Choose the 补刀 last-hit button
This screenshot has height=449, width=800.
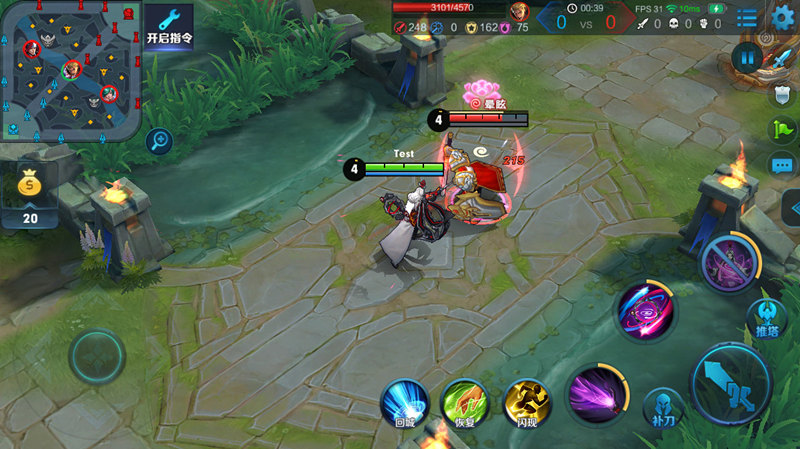(663, 406)
